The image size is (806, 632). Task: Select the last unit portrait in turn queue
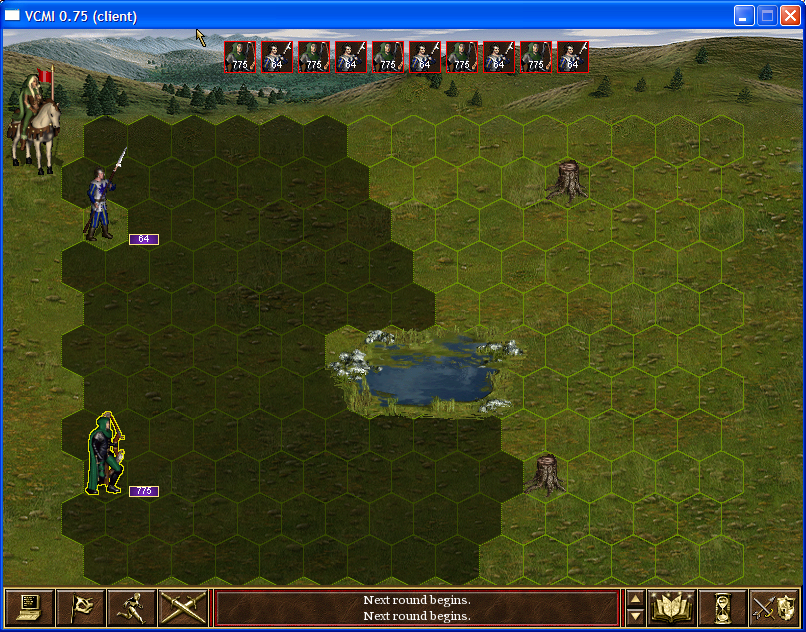click(x=573, y=57)
